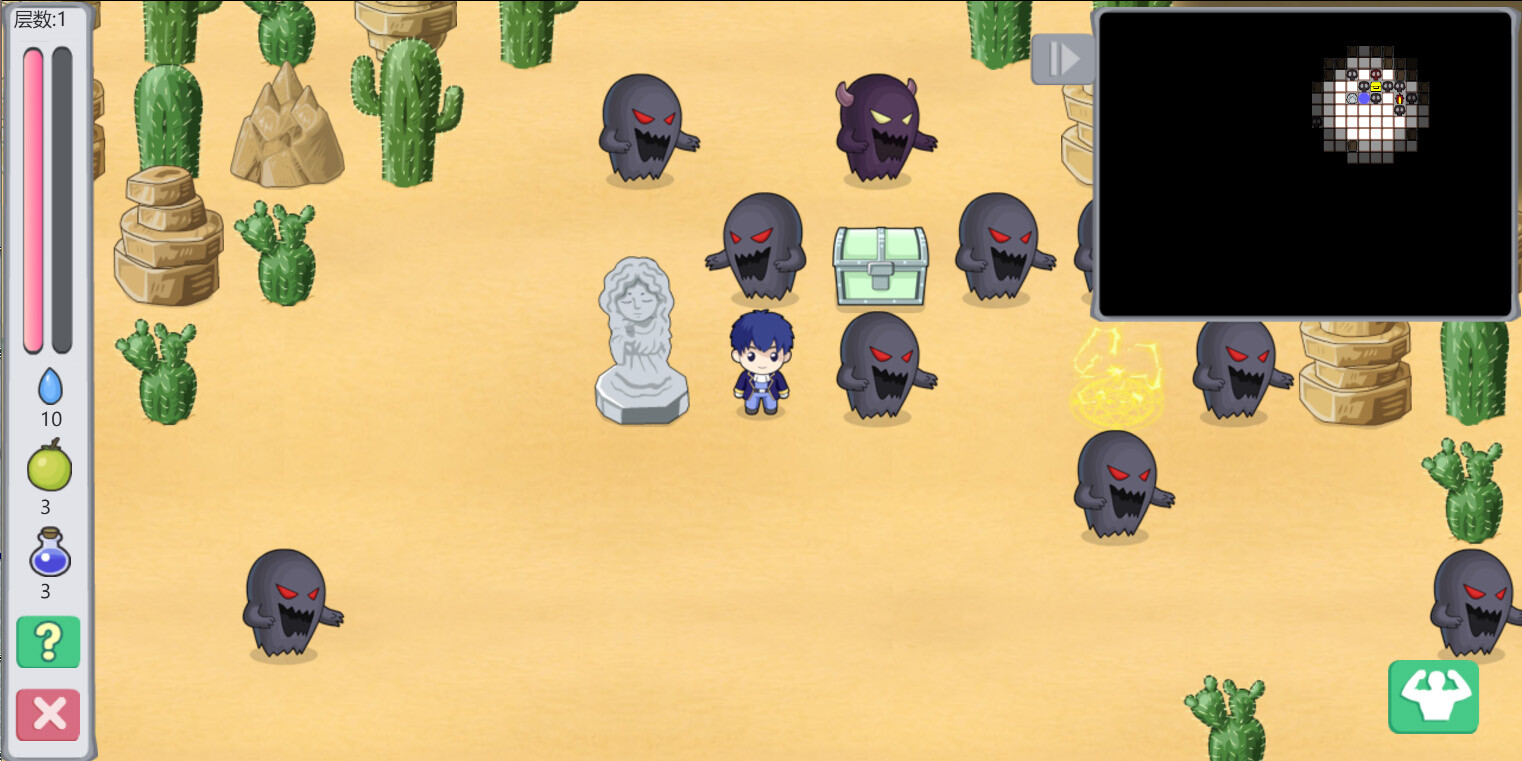Use the water drop item in the sidebar
This screenshot has width=1522, height=761.
click(49, 383)
